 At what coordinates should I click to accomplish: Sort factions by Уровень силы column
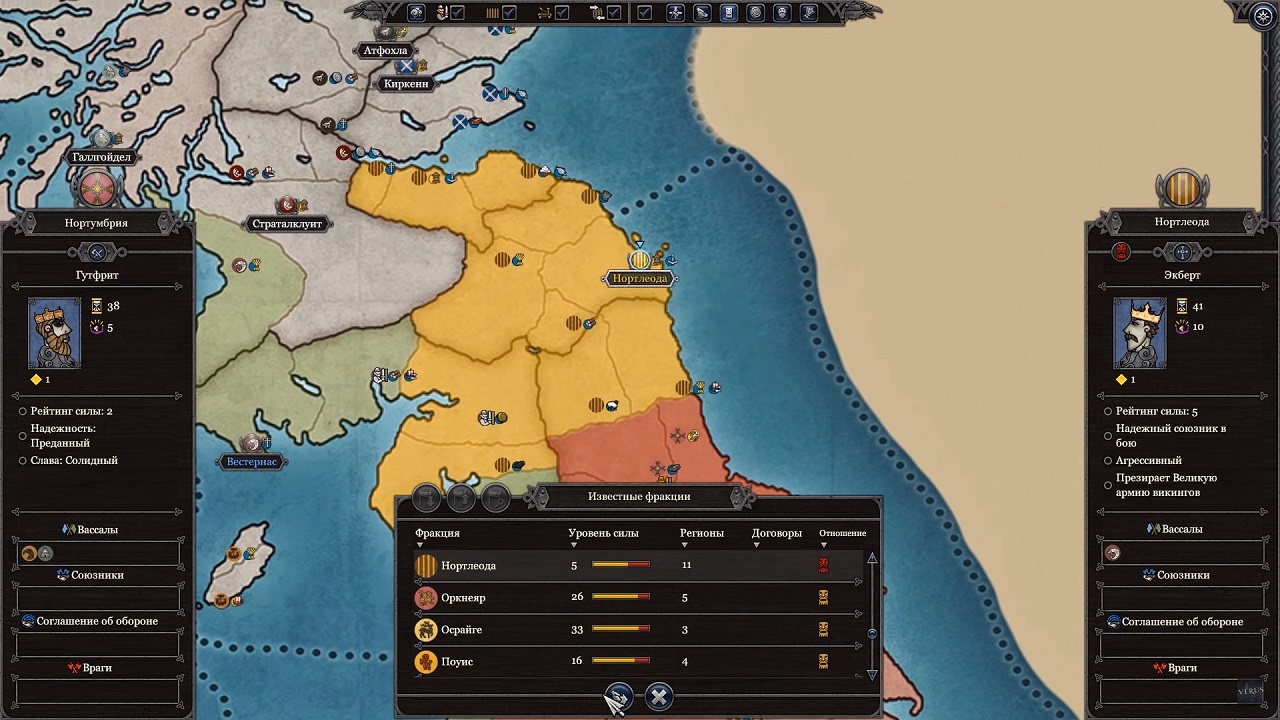602,534
